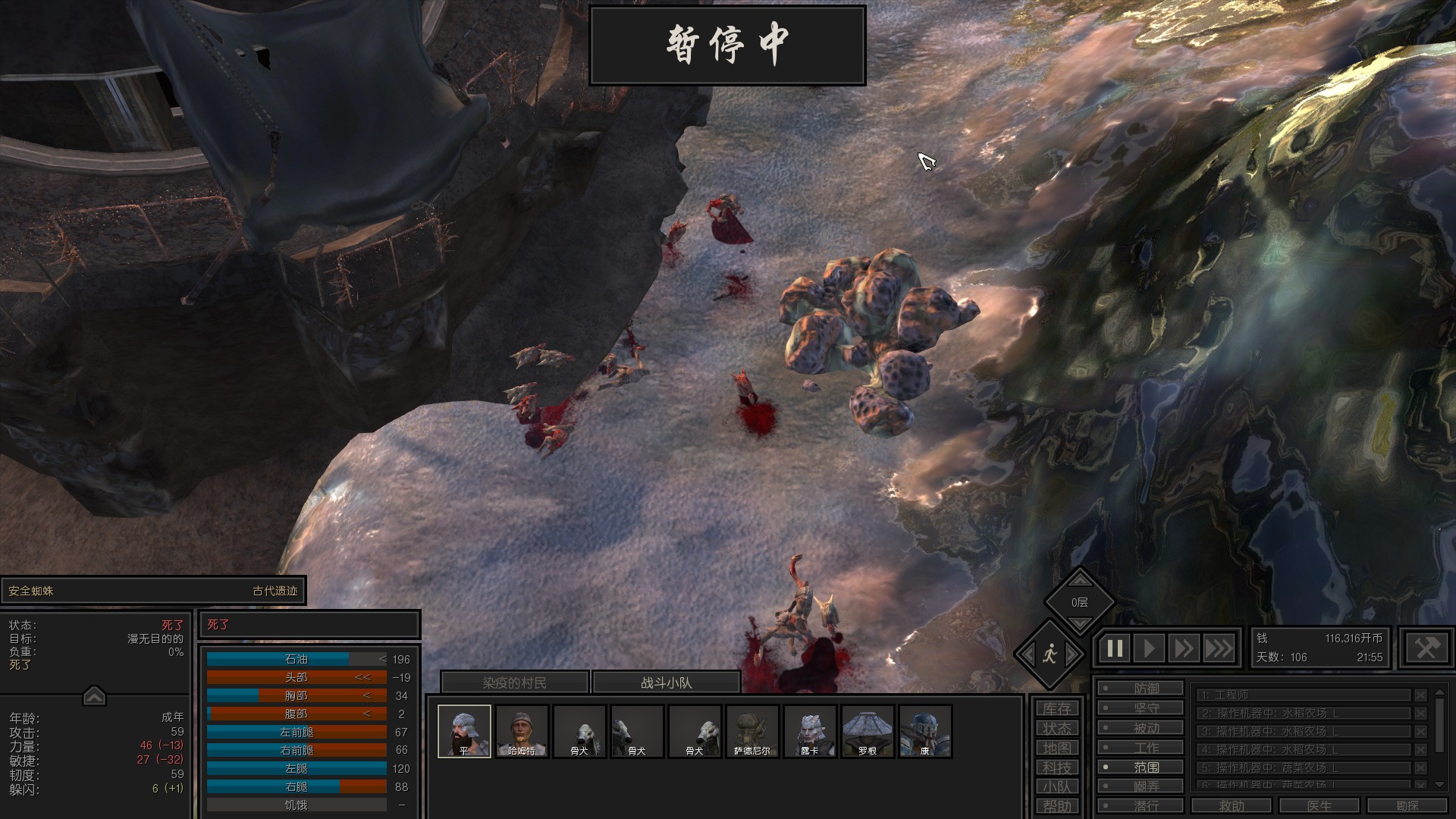This screenshot has width=1456, height=819.
Task: Remove job 1: 工程师 from the list
Action: (1420, 695)
